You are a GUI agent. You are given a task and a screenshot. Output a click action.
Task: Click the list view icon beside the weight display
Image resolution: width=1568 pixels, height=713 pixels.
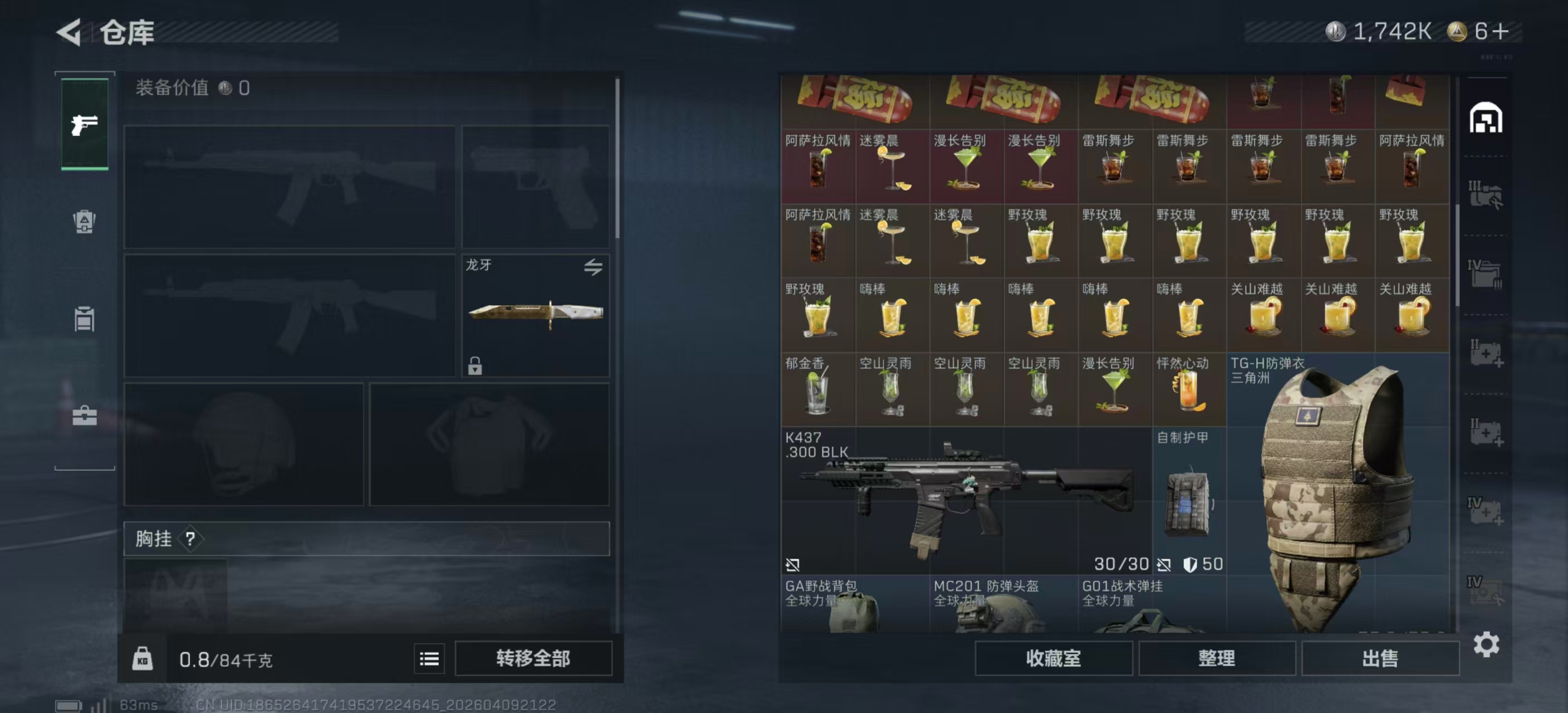coord(429,659)
